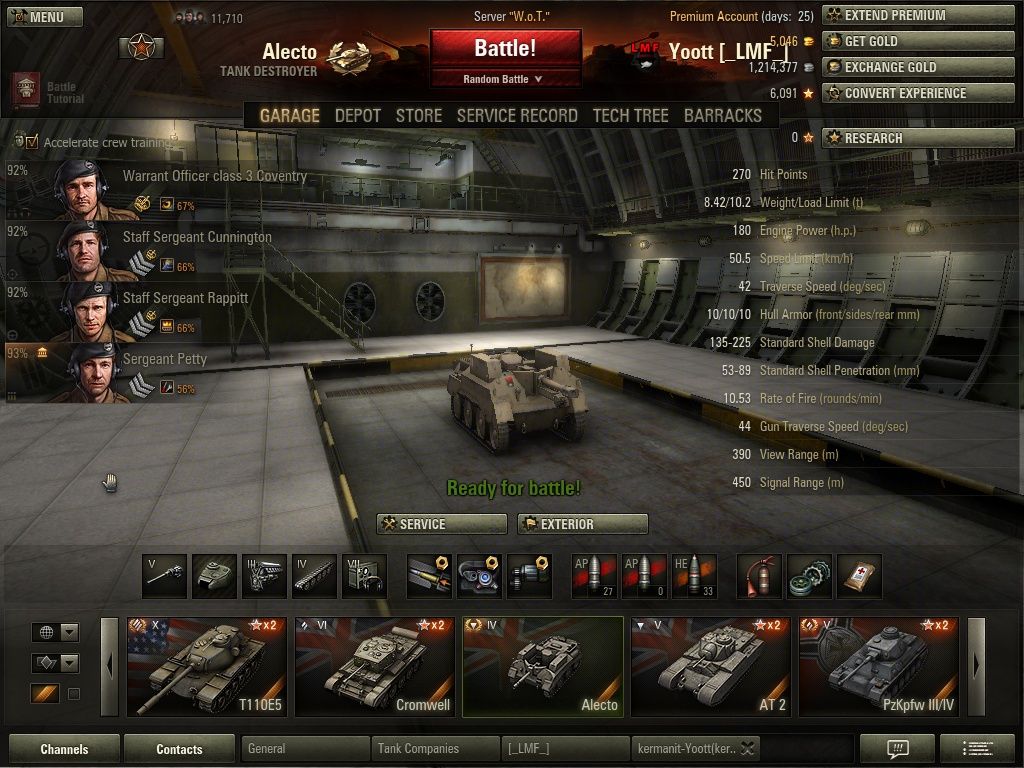This screenshot has width=1024, height=768.
Task: Open the Contacts button
Action: pyautogui.click(x=179, y=749)
